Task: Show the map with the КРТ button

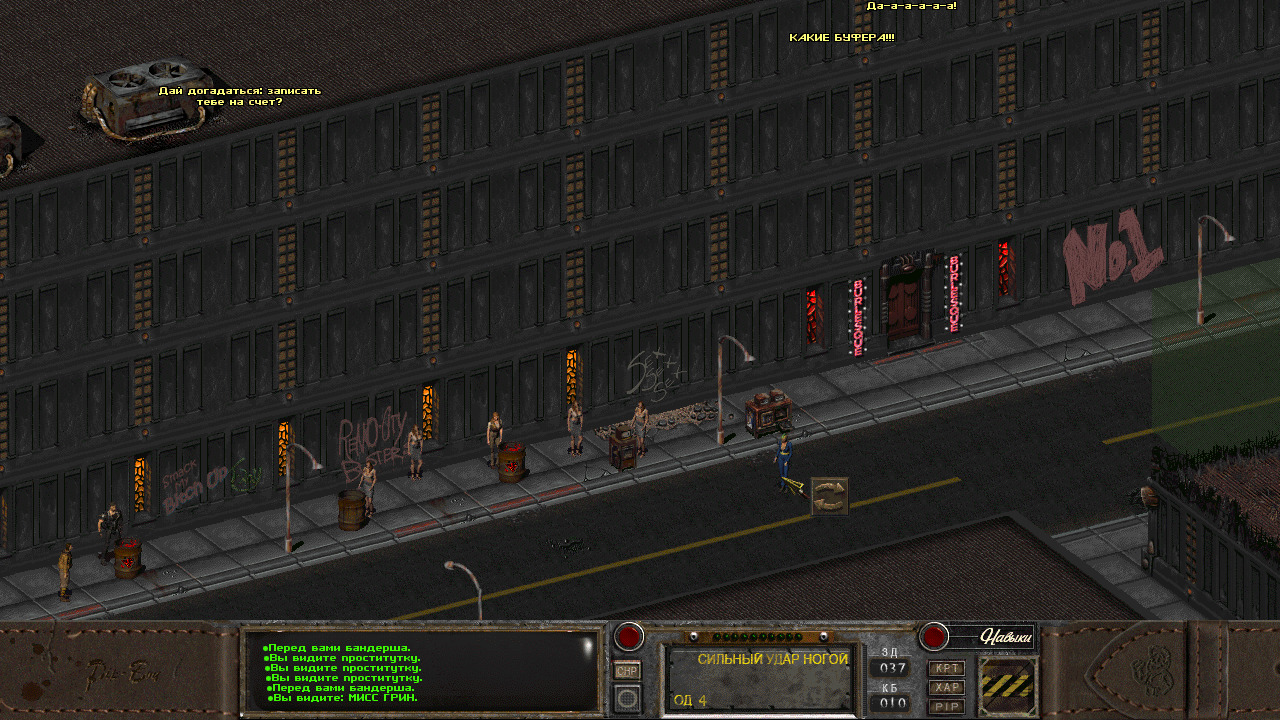Action: pos(947,668)
